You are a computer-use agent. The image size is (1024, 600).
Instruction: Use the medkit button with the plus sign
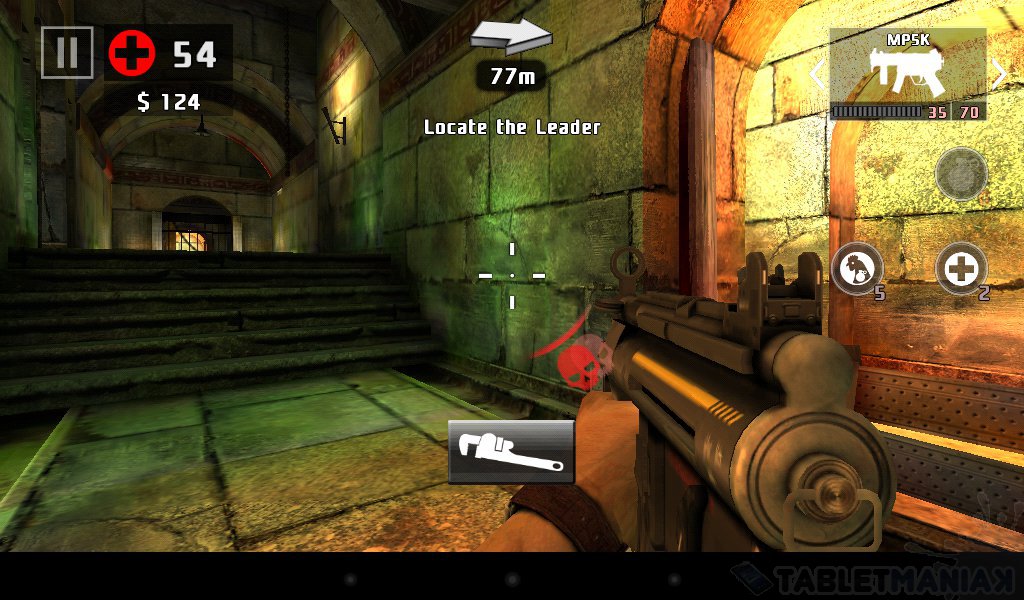961,268
